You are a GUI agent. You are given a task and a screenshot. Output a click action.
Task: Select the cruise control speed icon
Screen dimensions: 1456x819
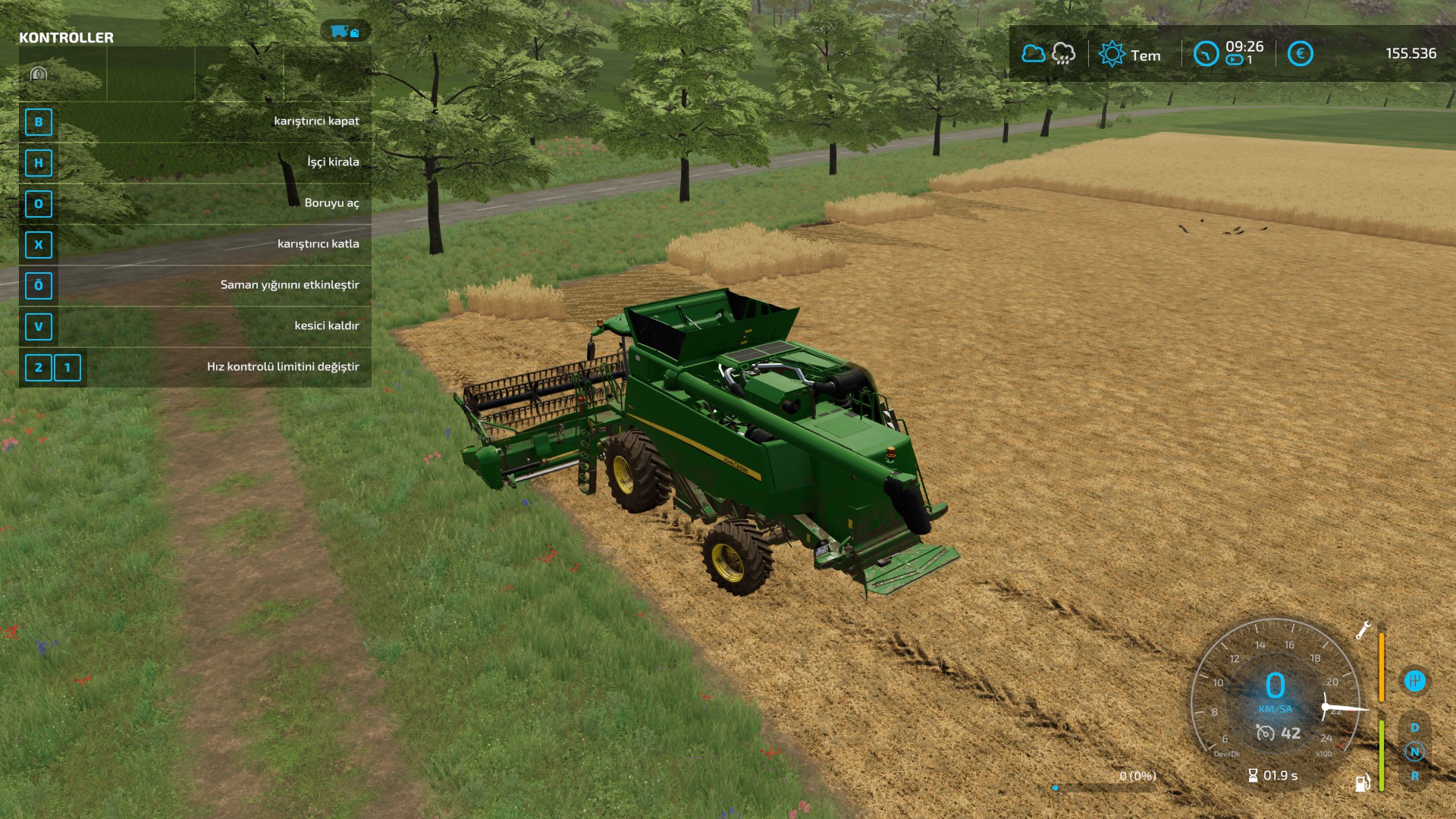1265,733
